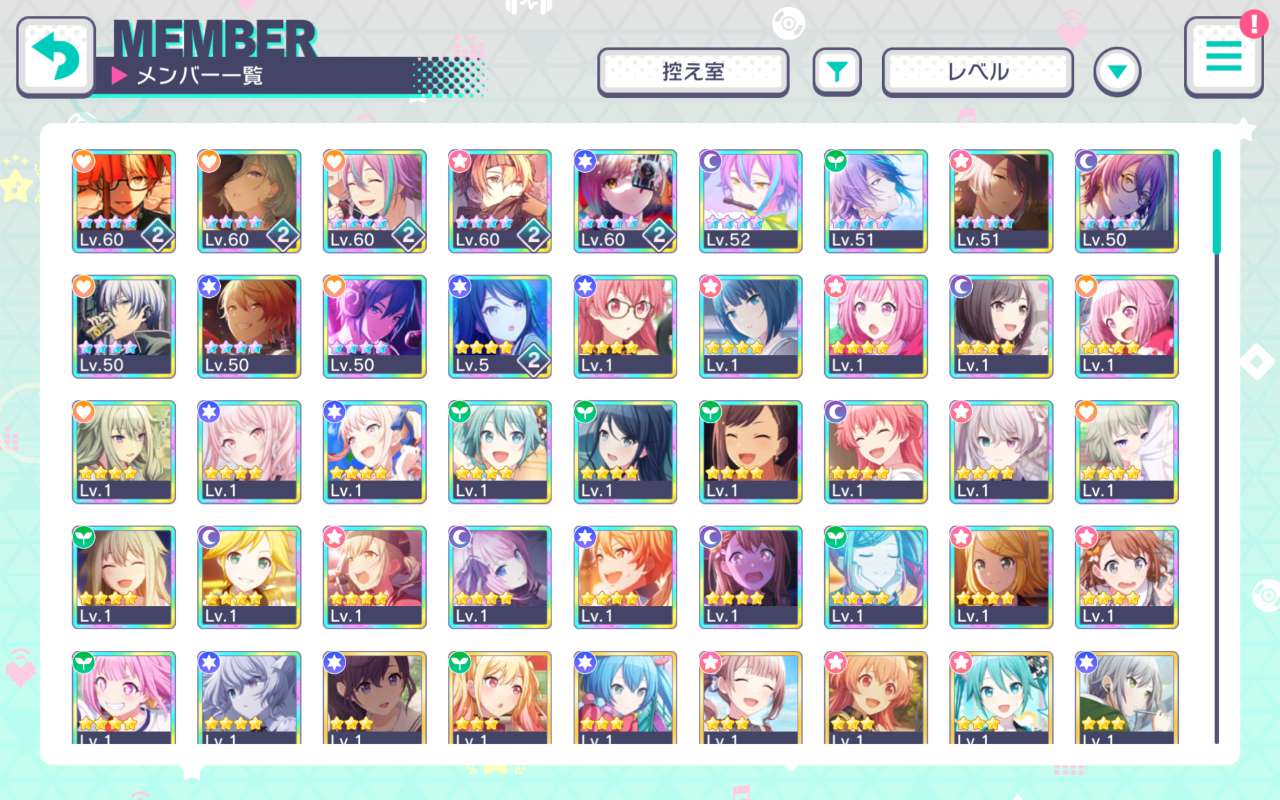Screen dimensions: 1280x800
Task: Toggle the descending sort order arrow
Action: (x=1118, y=71)
